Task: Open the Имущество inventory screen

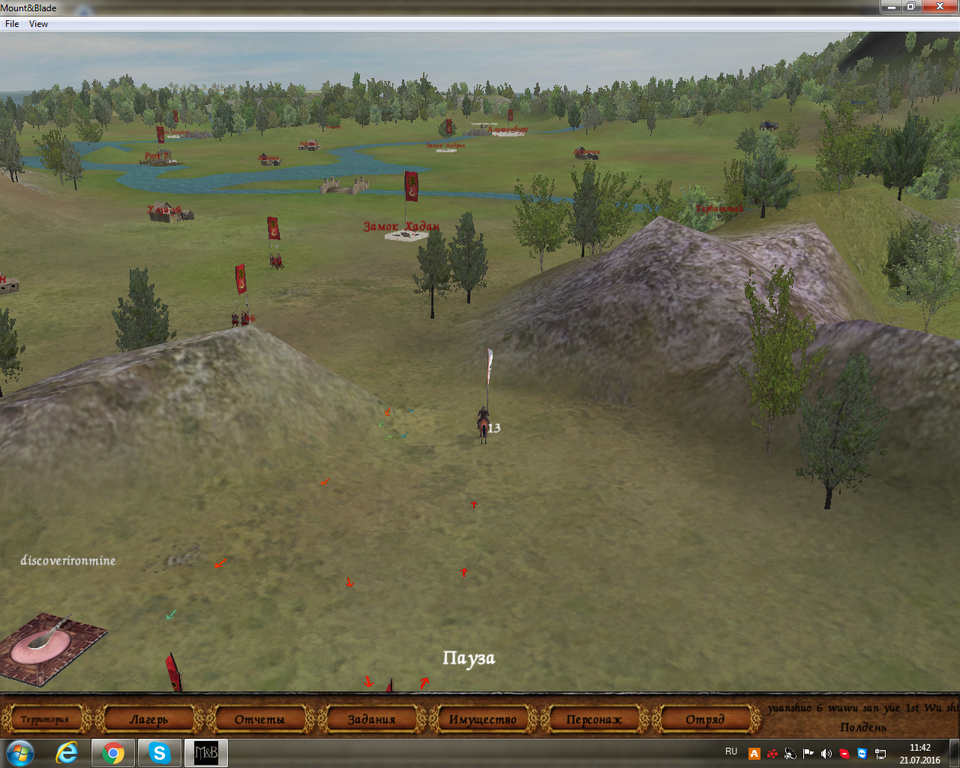Action: tap(483, 719)
